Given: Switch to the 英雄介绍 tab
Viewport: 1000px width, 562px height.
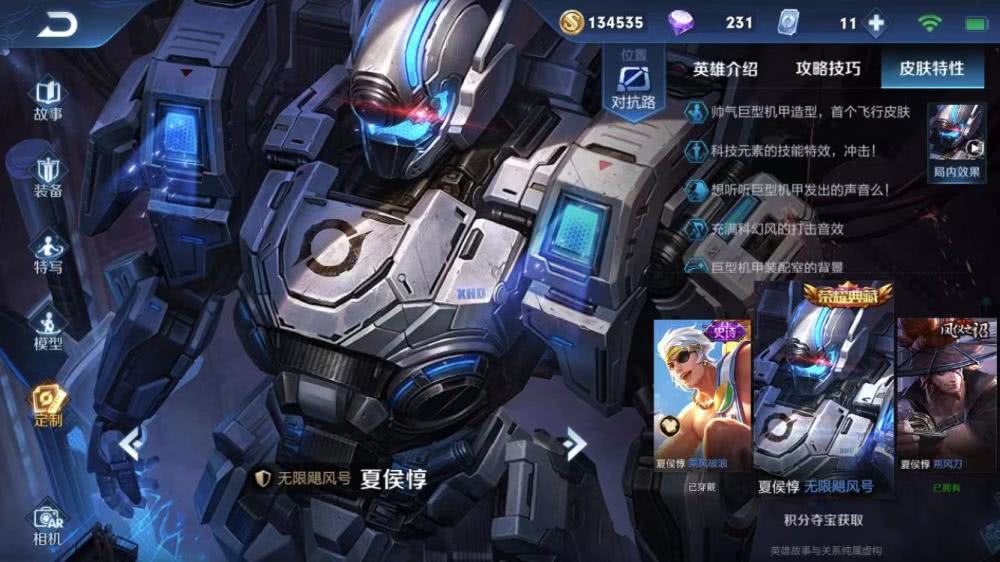Looking at the screenshot, I should pos(725,69).
